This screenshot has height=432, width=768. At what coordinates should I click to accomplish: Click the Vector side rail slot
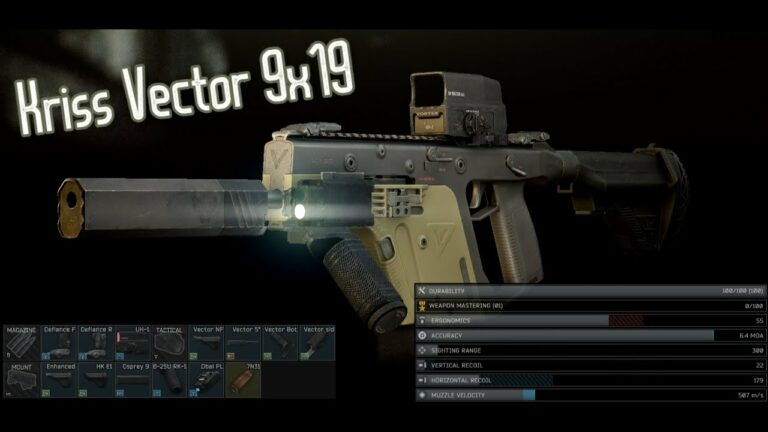click(x=318, y=342)
